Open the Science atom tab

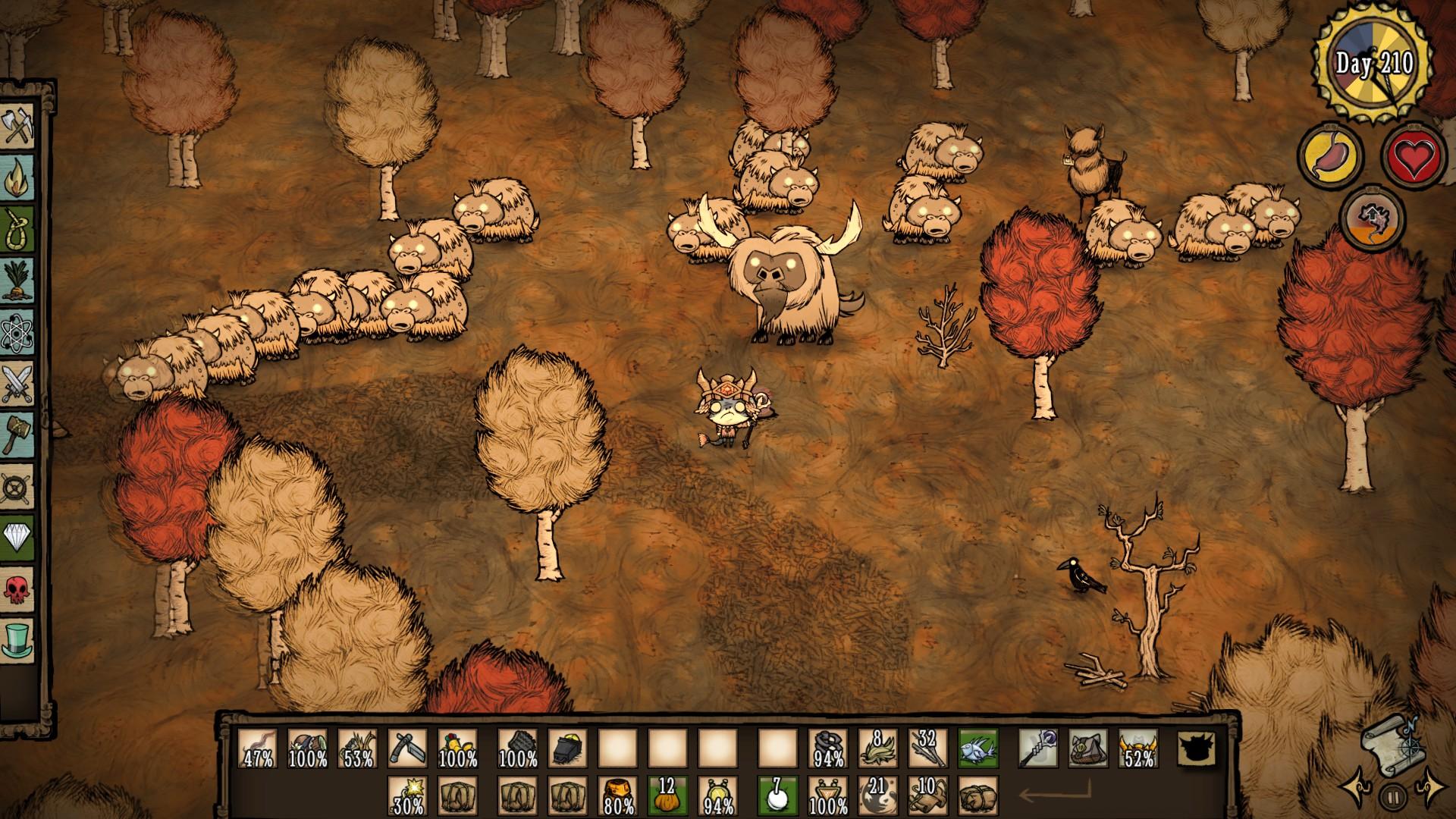pyautogui.click(x=18, y=331)
